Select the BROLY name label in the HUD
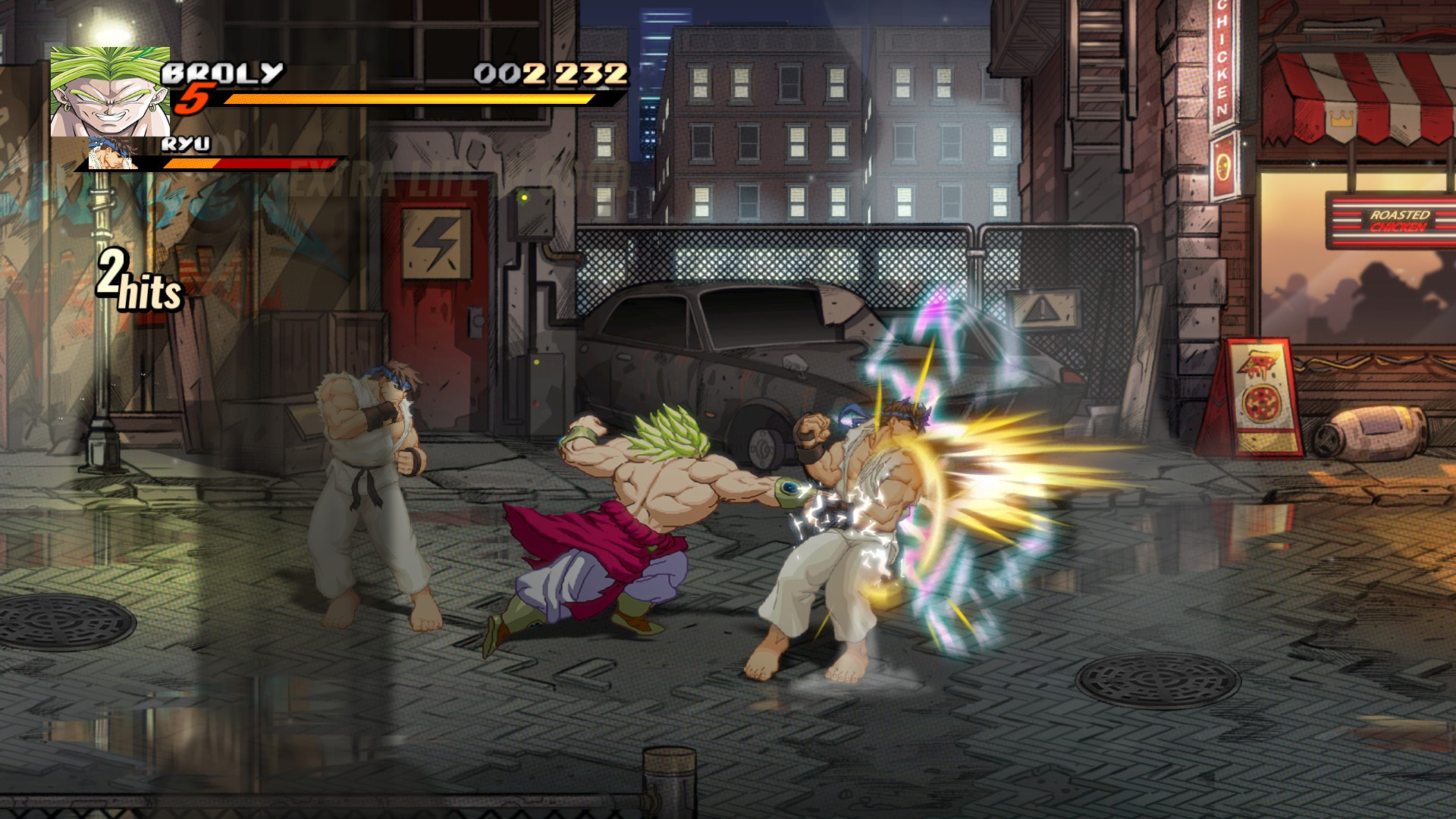The image size is (1456, 819). tap(224, 74)
